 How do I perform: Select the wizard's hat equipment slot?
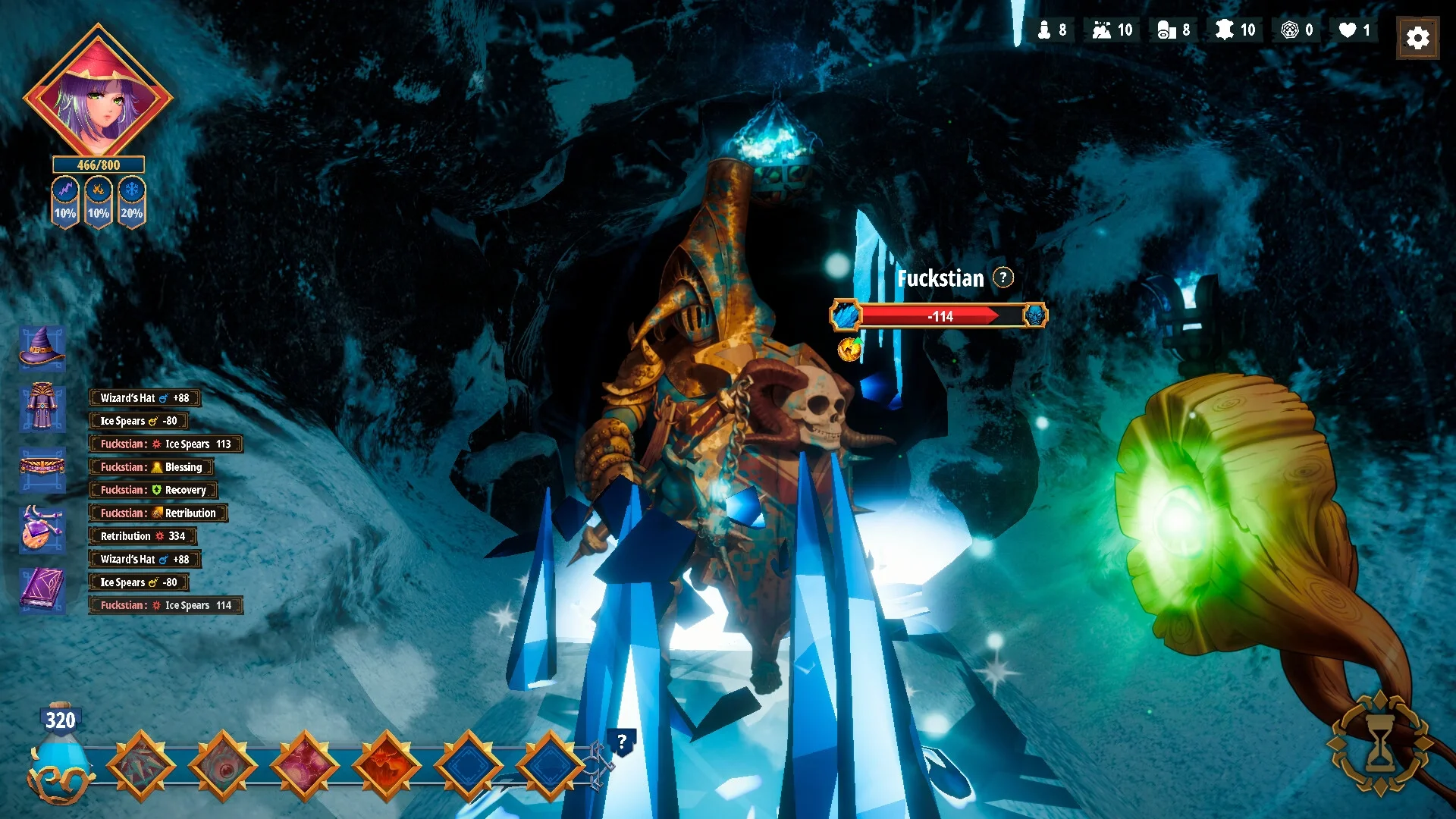(x=42, y=347)
